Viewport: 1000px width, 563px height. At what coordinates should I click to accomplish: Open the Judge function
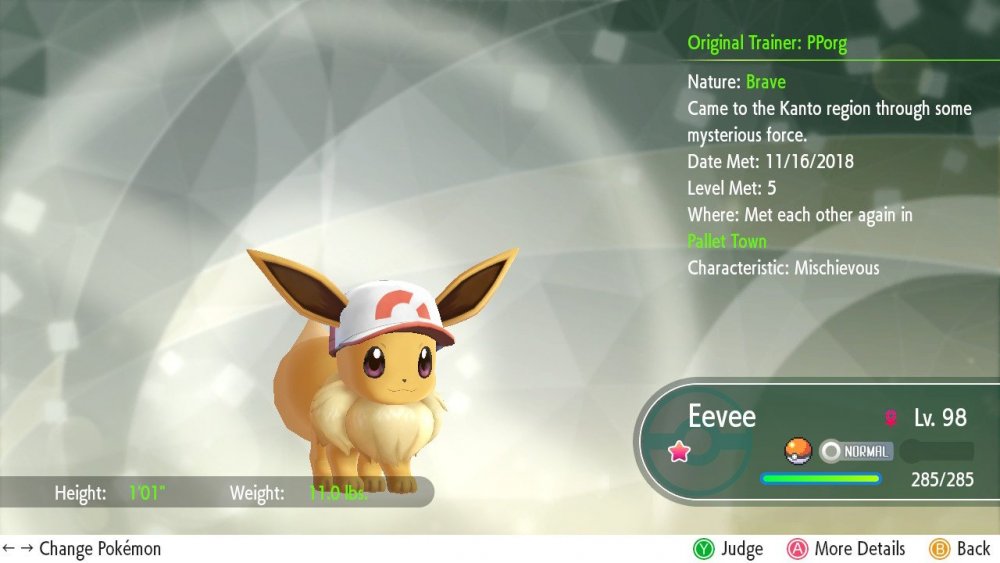728,549
